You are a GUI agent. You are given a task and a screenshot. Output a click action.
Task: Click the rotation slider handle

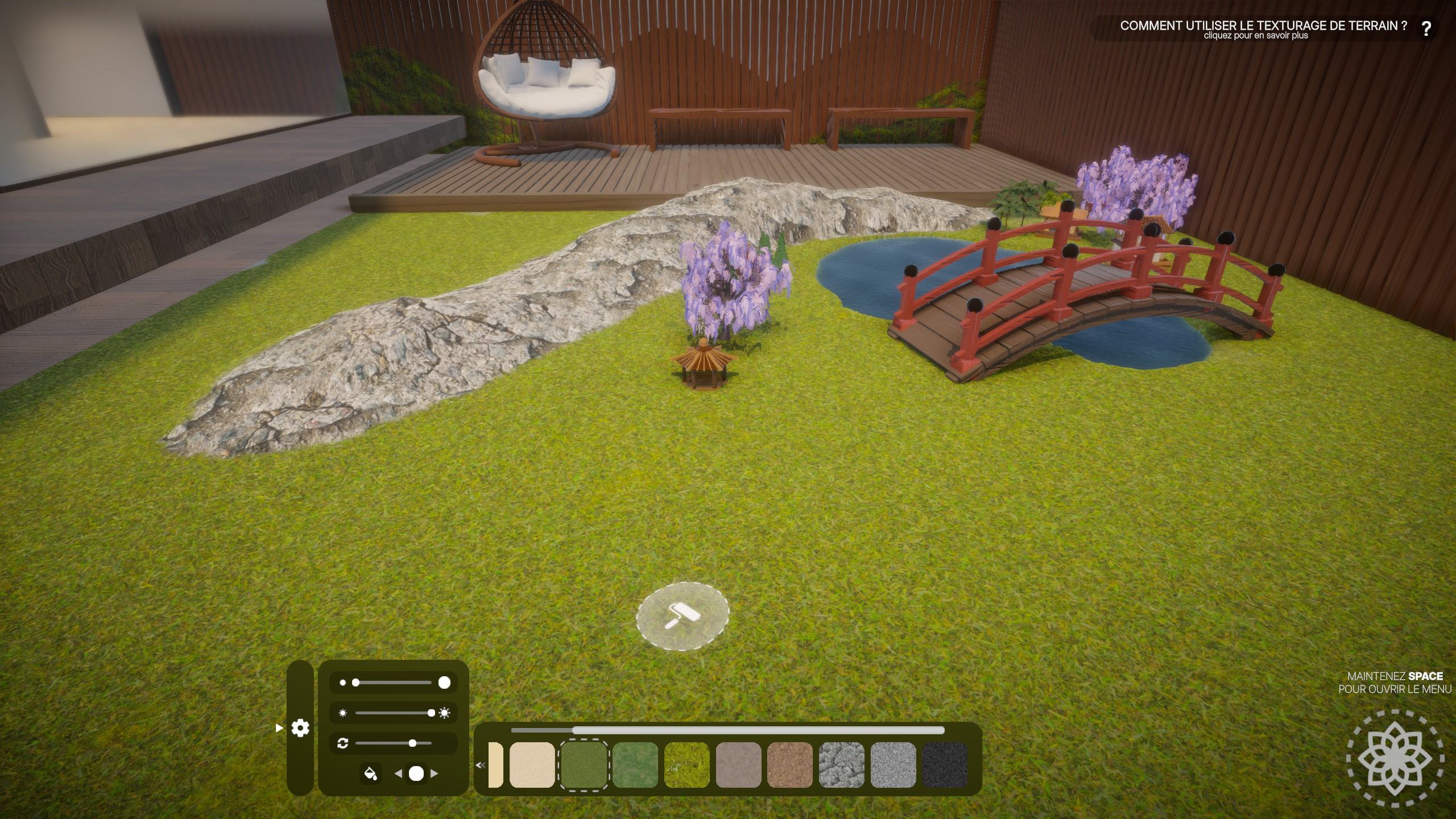click(412, 743)
